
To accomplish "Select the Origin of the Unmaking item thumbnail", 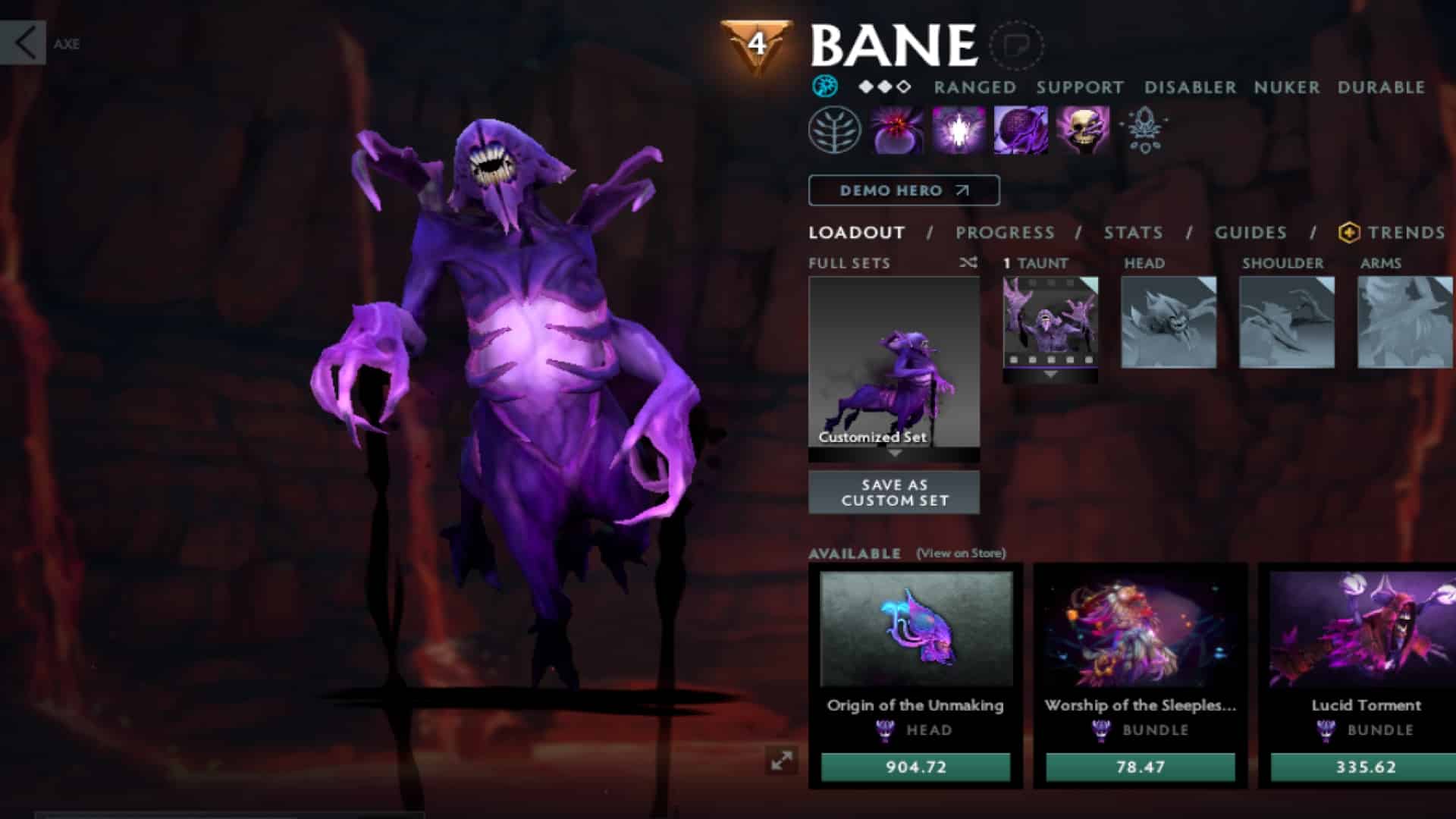I will click(915, 628).
